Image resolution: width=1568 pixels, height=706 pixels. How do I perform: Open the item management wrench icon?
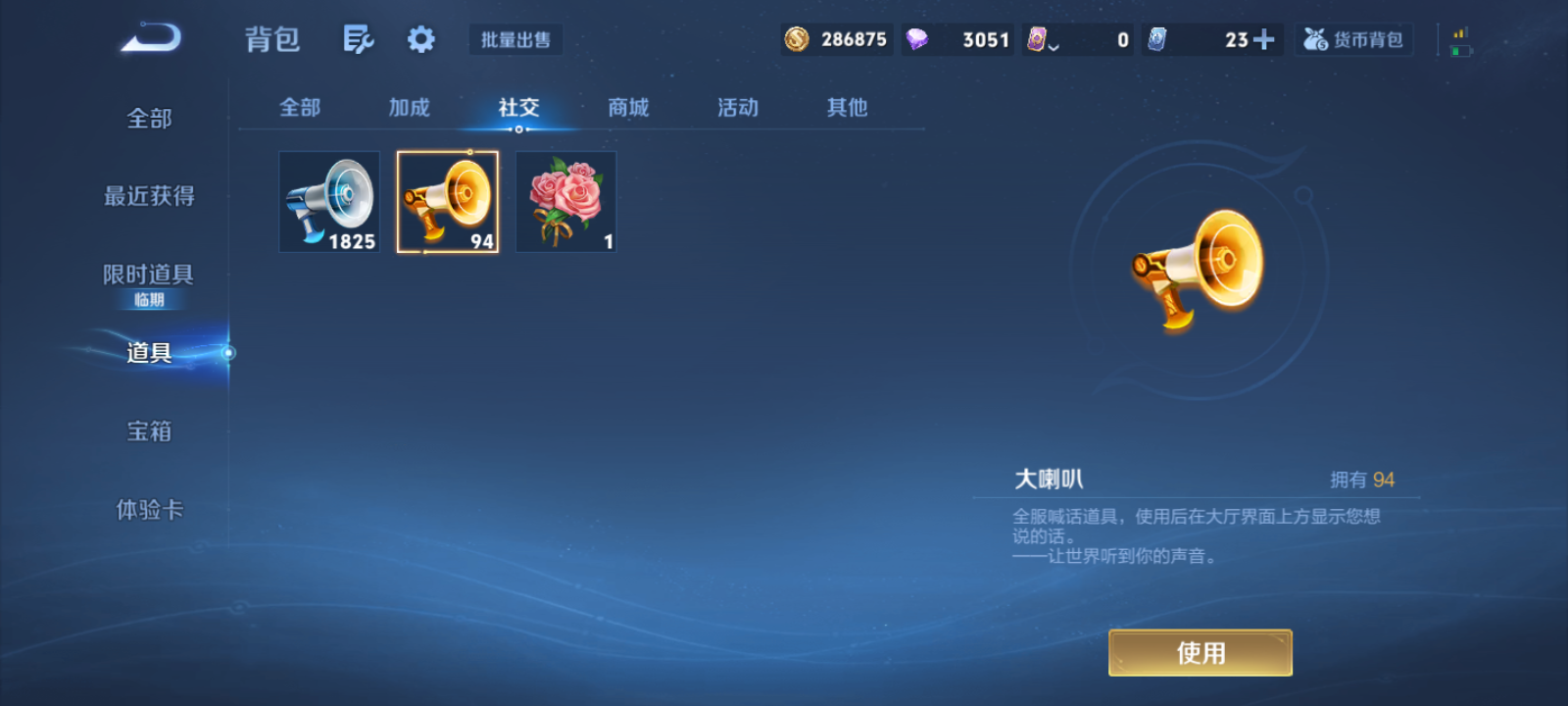(x=358, y=37)
